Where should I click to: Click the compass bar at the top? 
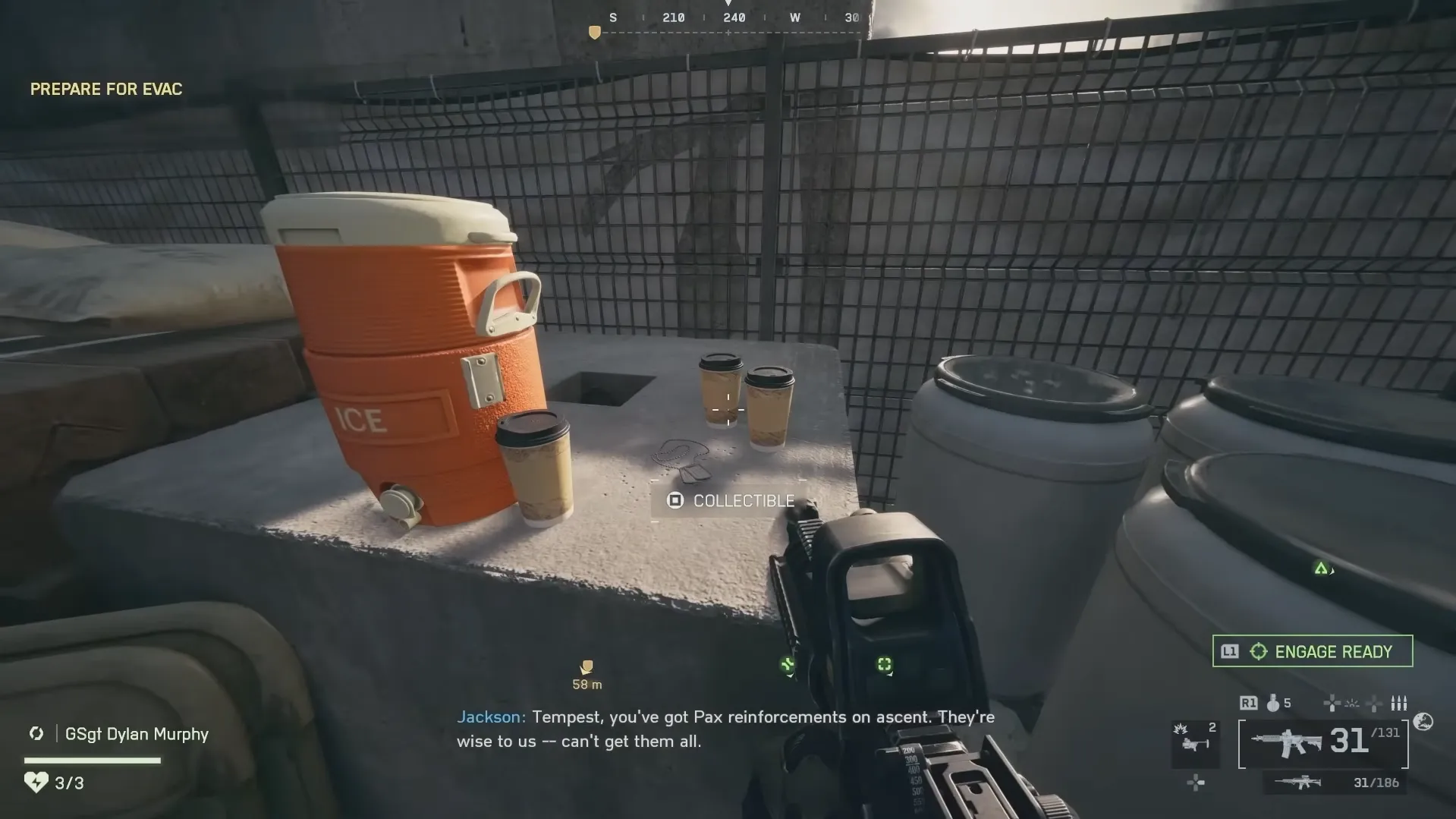(x=728, y=19)
